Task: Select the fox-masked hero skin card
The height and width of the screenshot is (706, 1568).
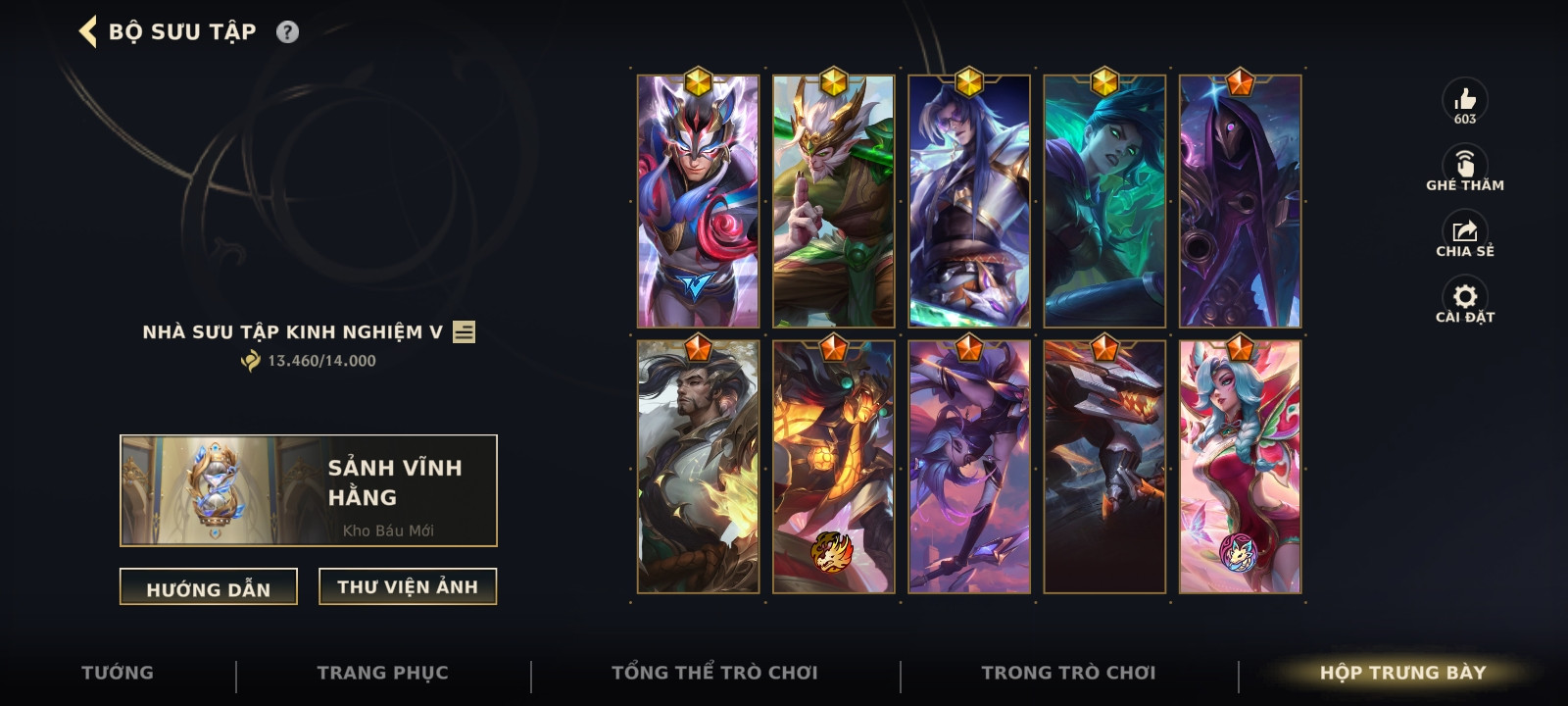Action: click(x=698, y=202)
